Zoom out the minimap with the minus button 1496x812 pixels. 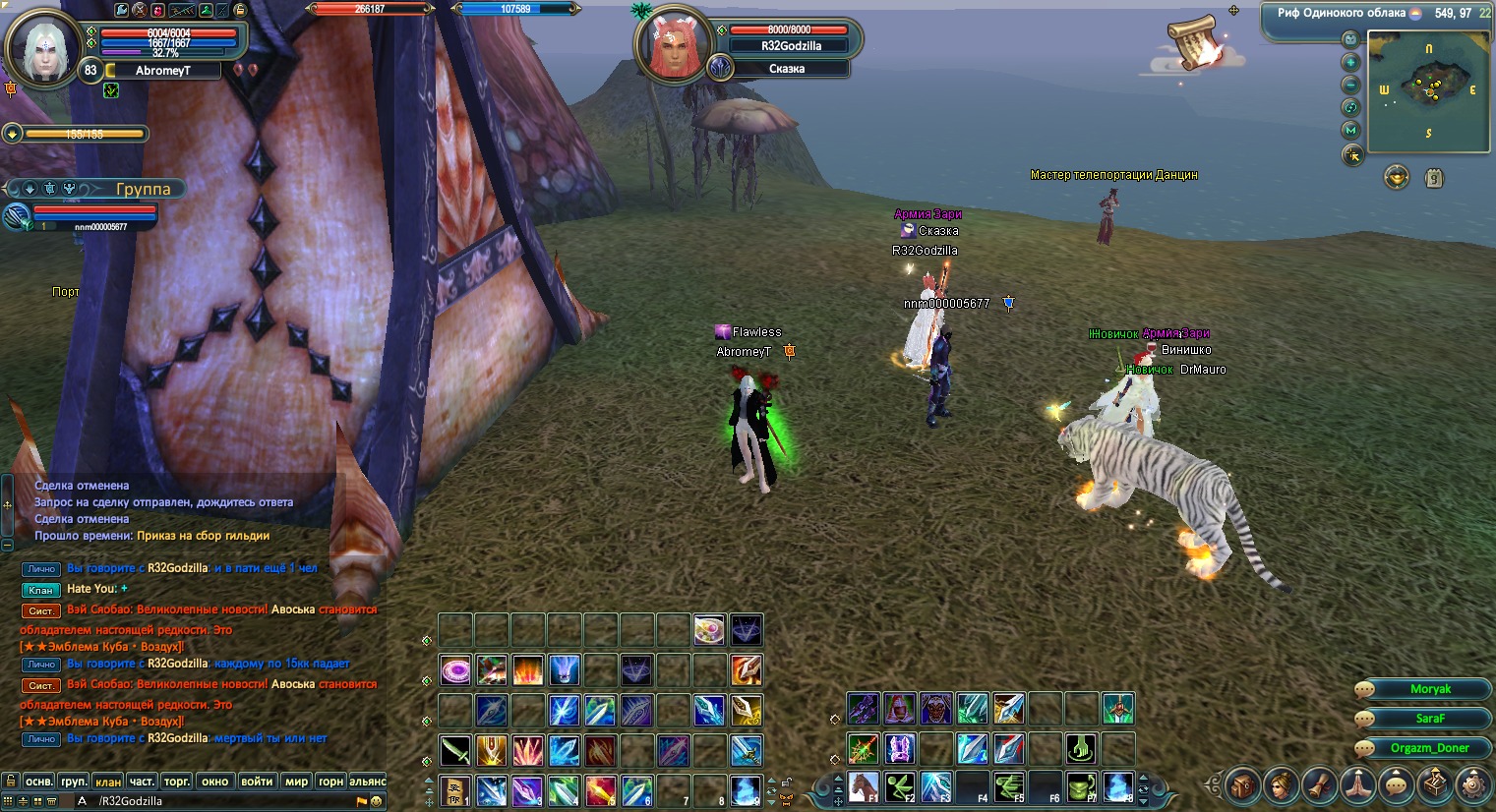pyautogui.click(x=1350, y=85)
